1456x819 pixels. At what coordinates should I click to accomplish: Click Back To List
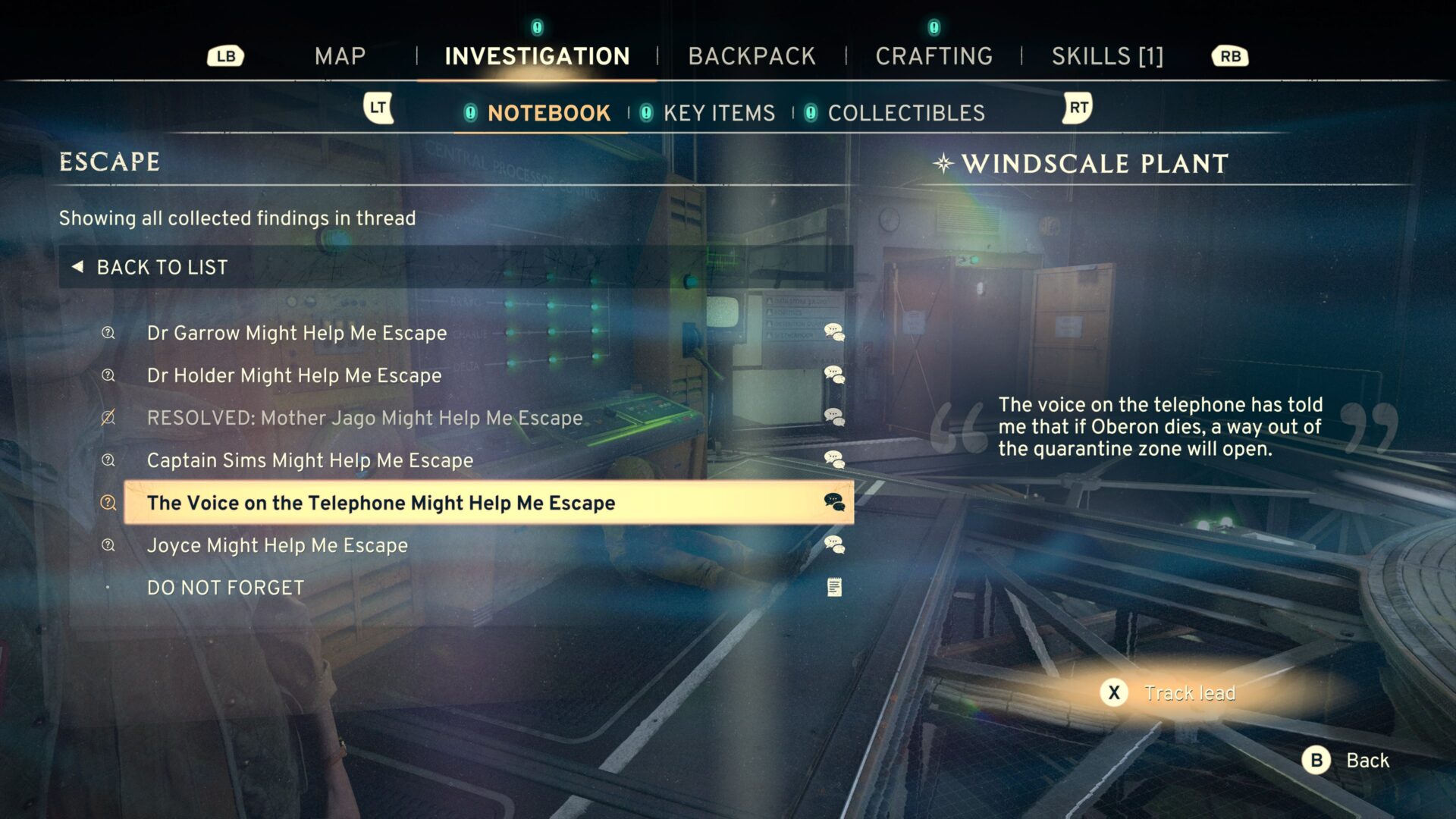pyautogui.click(x=162, y=267)
